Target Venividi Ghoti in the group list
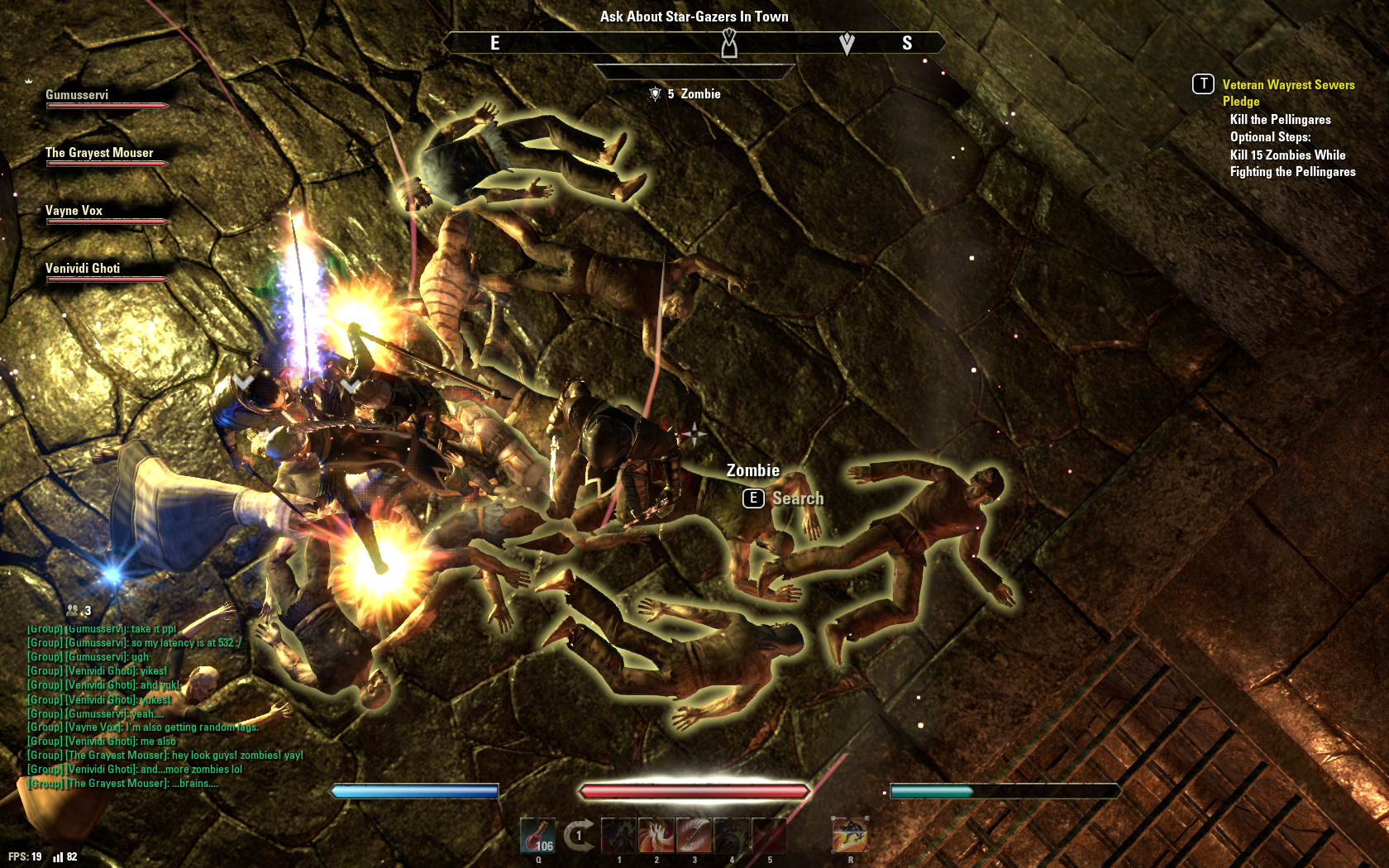 click(106, 272)
